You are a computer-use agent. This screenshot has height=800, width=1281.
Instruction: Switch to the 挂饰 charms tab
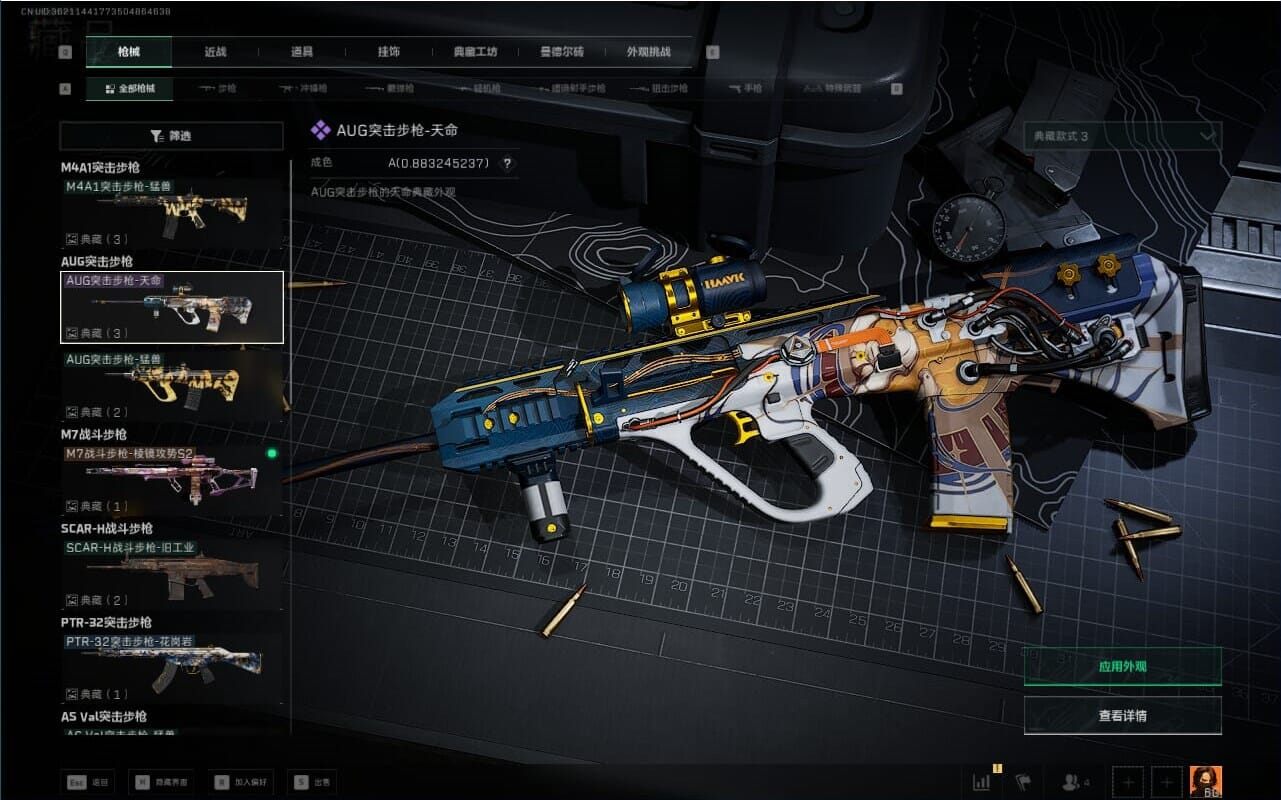pyautogui.click(x=389, y=52)
